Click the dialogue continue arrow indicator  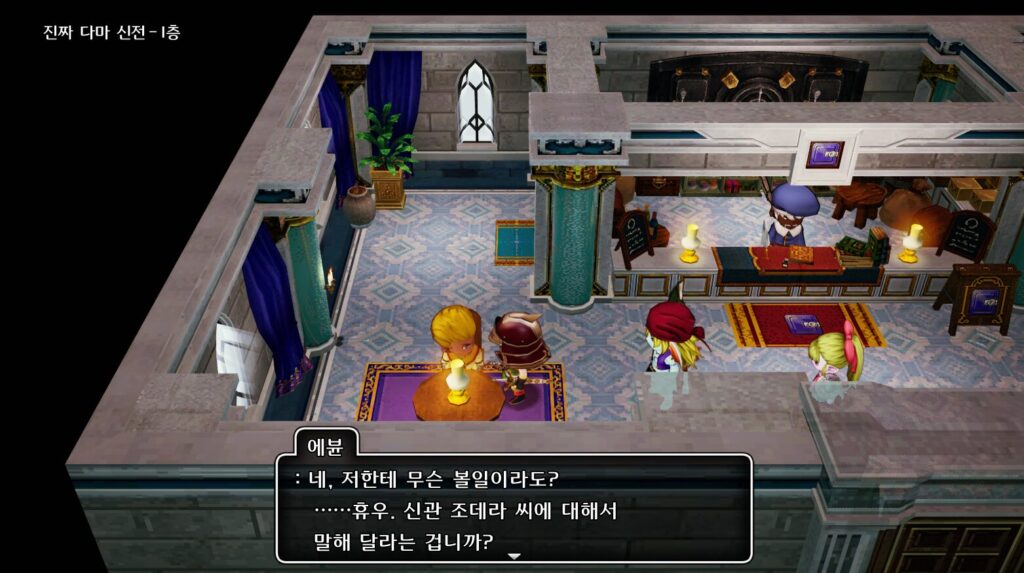coord(514,555)
